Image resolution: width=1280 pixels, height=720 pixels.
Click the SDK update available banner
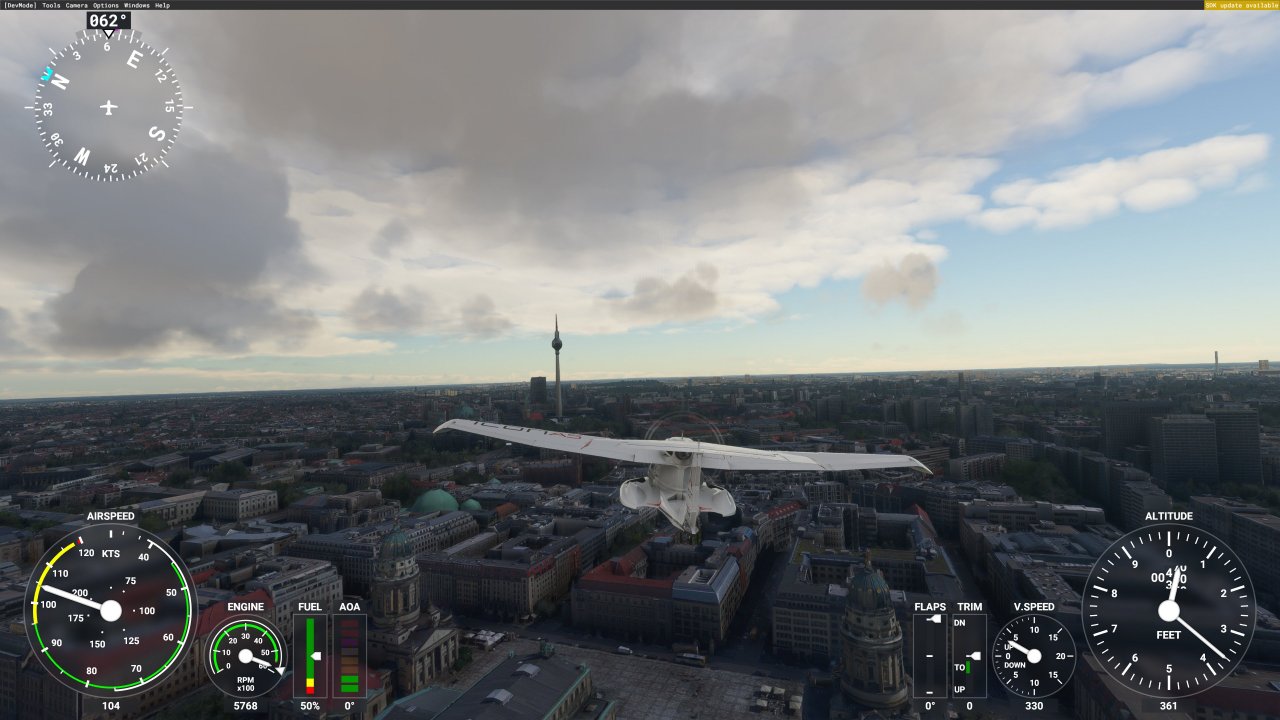[x=1243, y=5]
